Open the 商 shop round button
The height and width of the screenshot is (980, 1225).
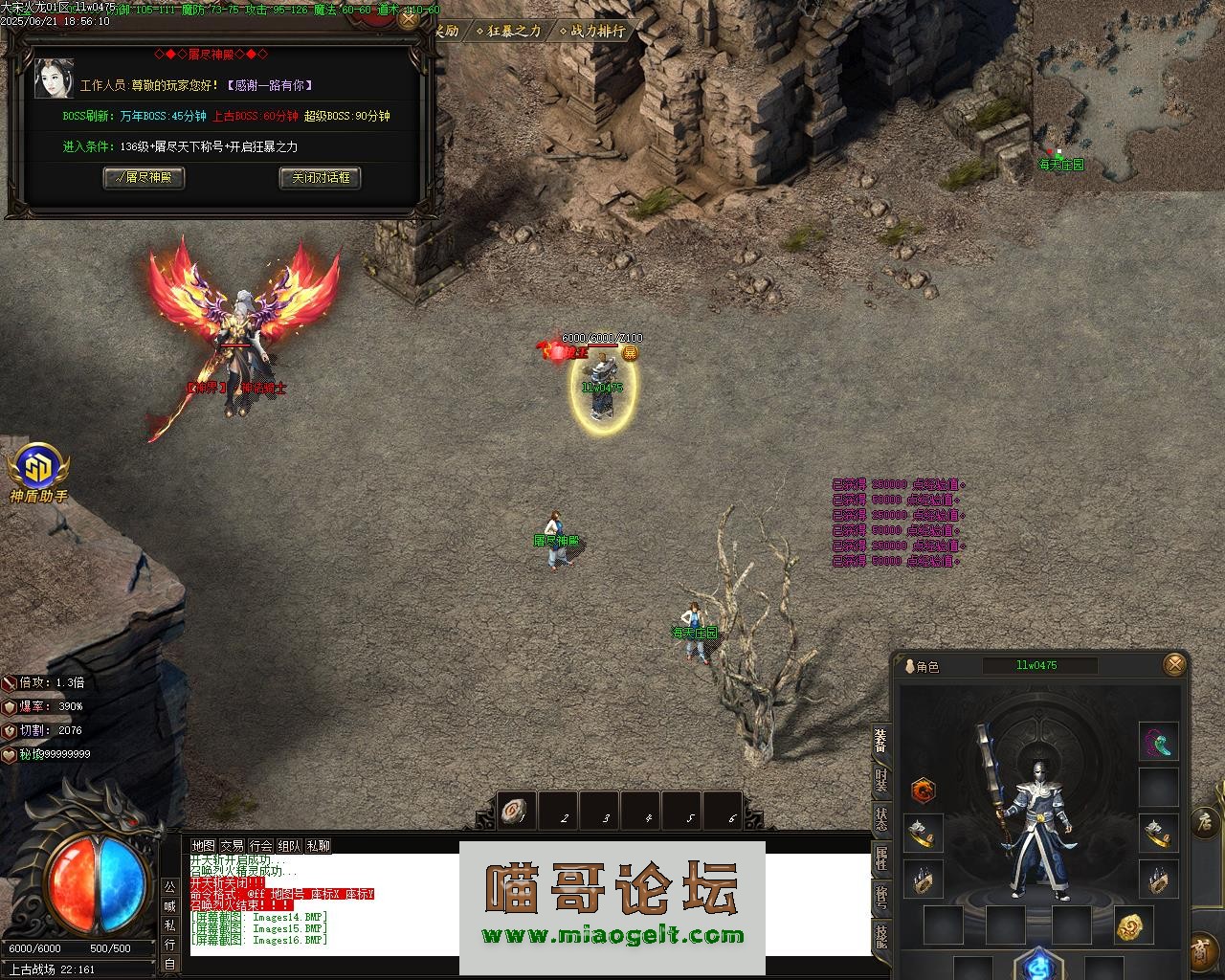[1200, 951]
